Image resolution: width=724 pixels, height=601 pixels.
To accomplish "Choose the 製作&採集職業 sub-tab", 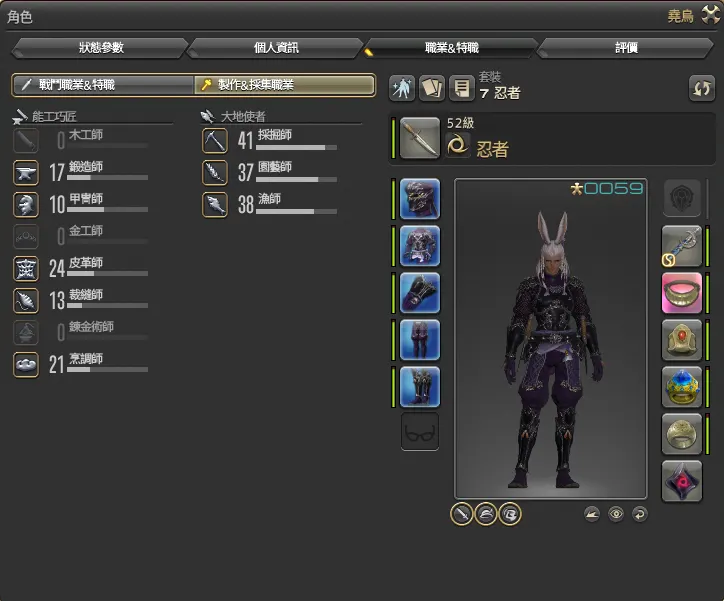I will [x=285, y=86].
